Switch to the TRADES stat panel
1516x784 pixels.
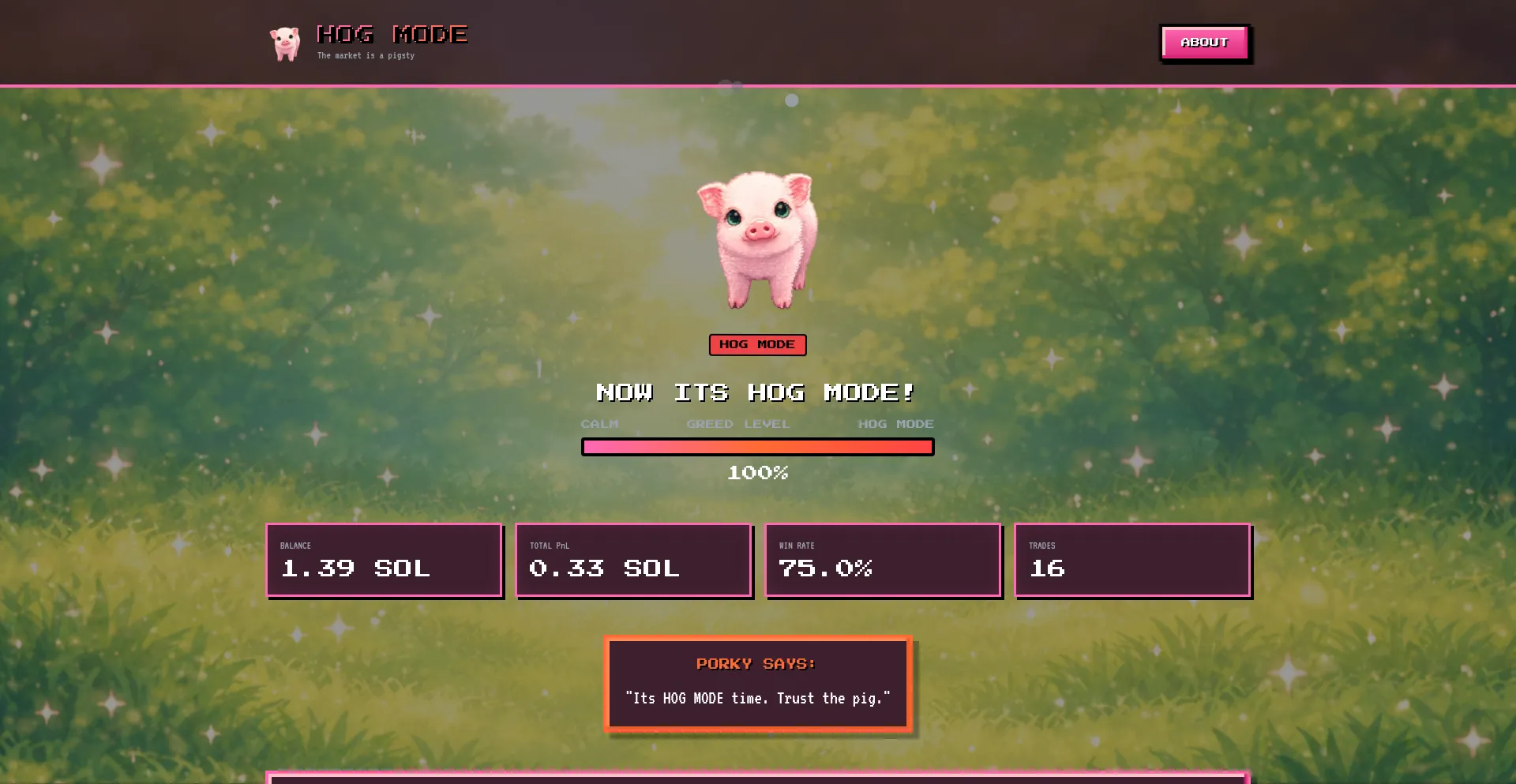1132,560
